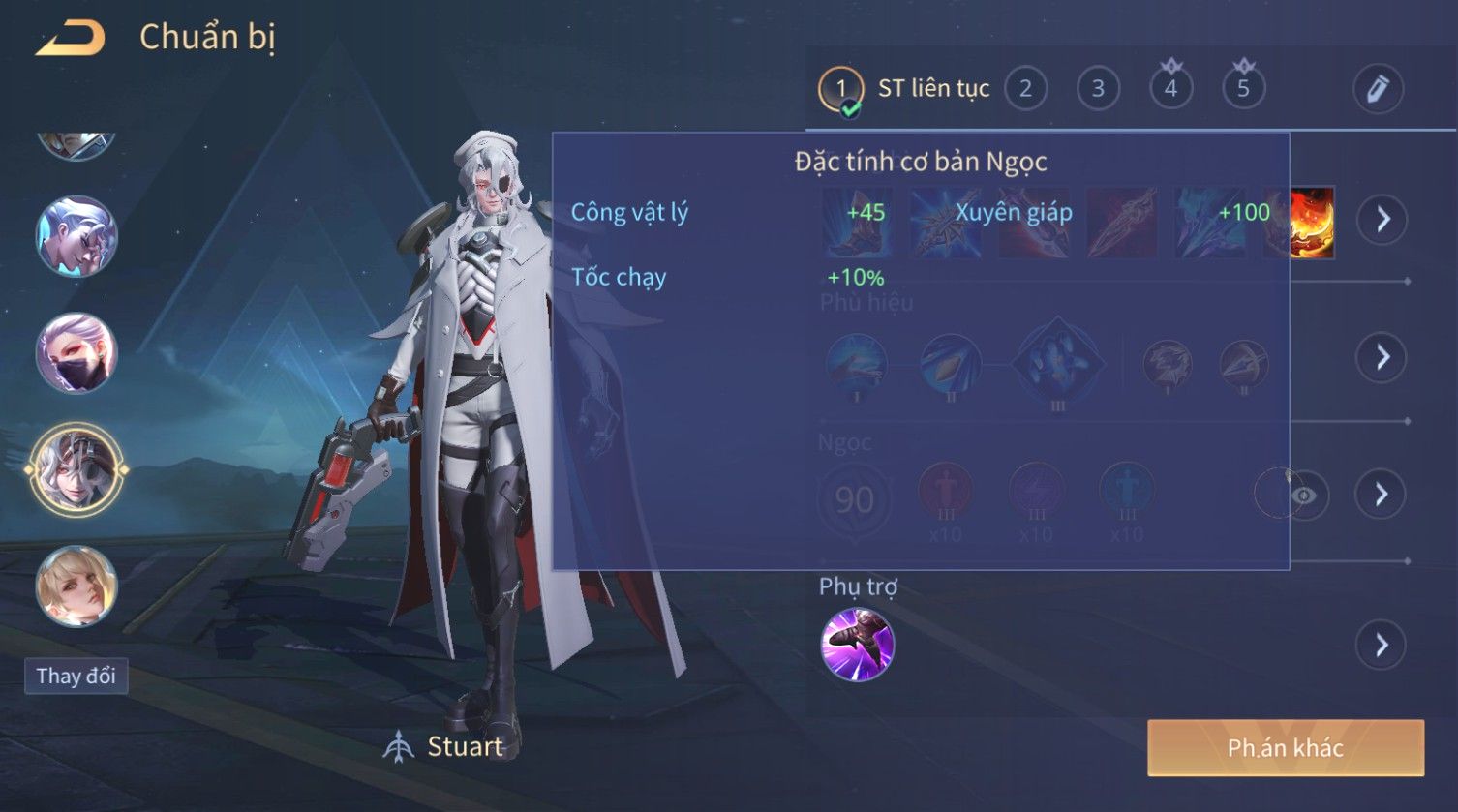Go back using the return arrow
Viewport: 1458px width, 812px height.
(71, 39)
